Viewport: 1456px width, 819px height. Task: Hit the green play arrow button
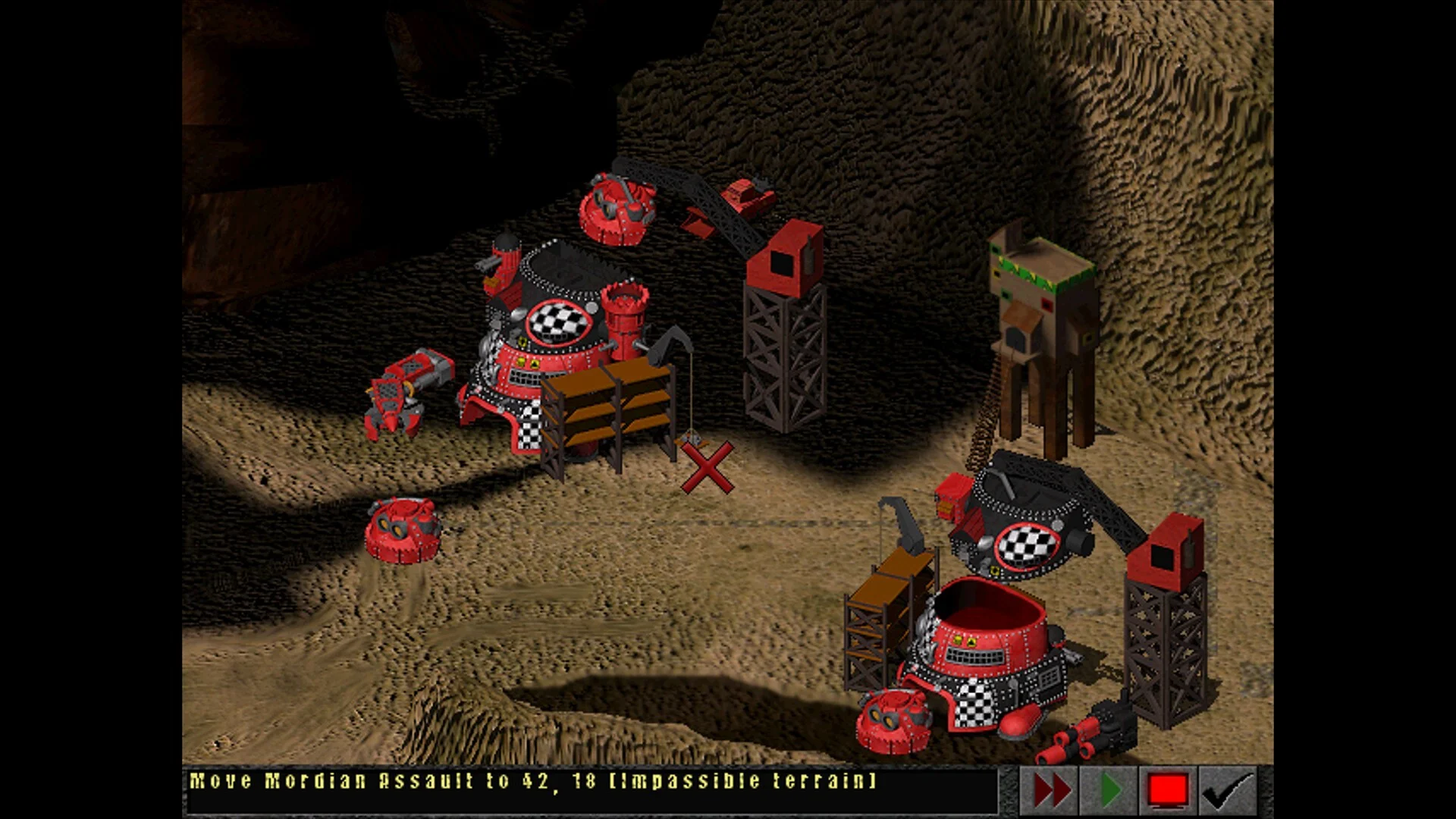click(x=1109, y=792)
